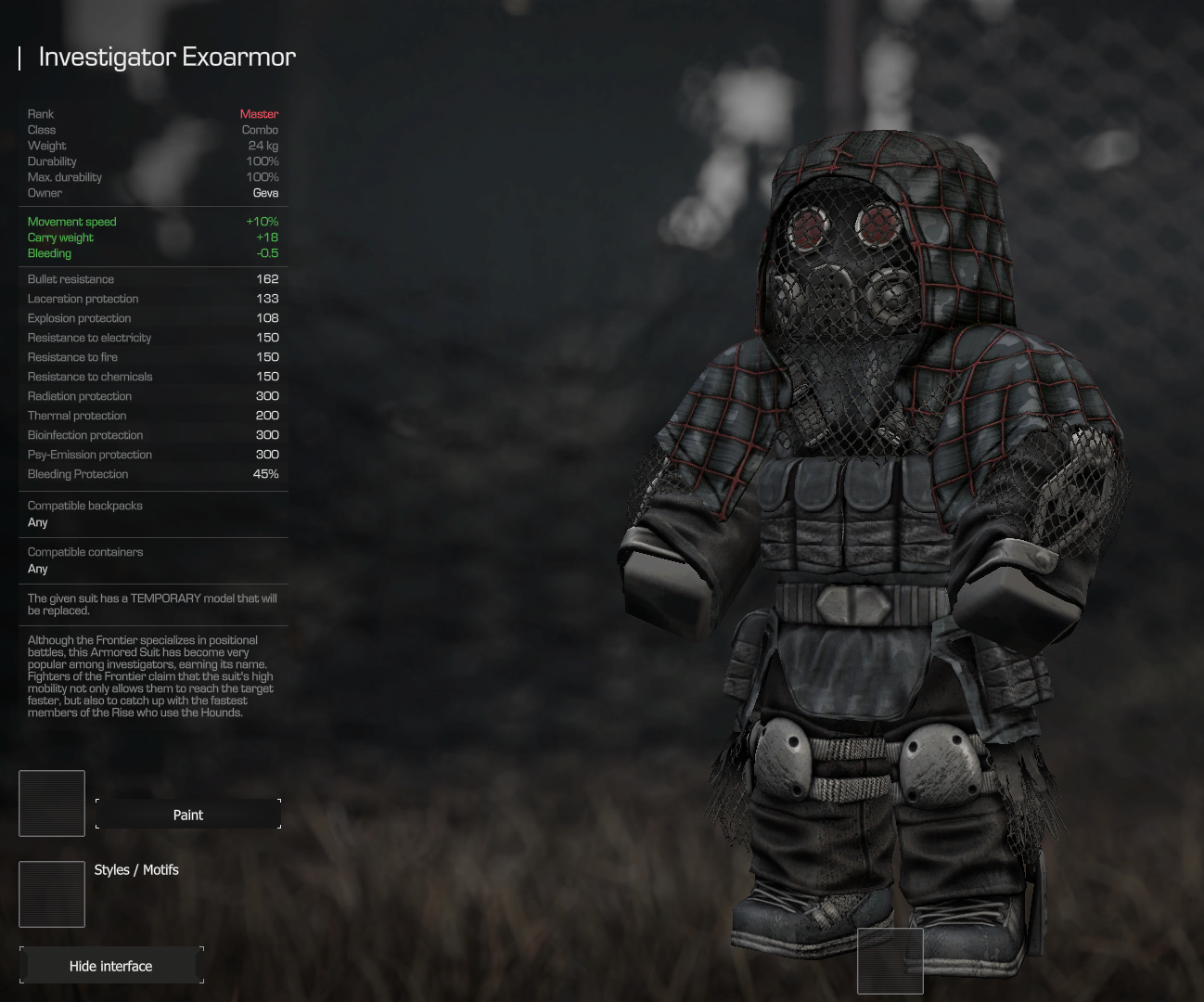Open the Paint color swatch slot

pos(51,803)
